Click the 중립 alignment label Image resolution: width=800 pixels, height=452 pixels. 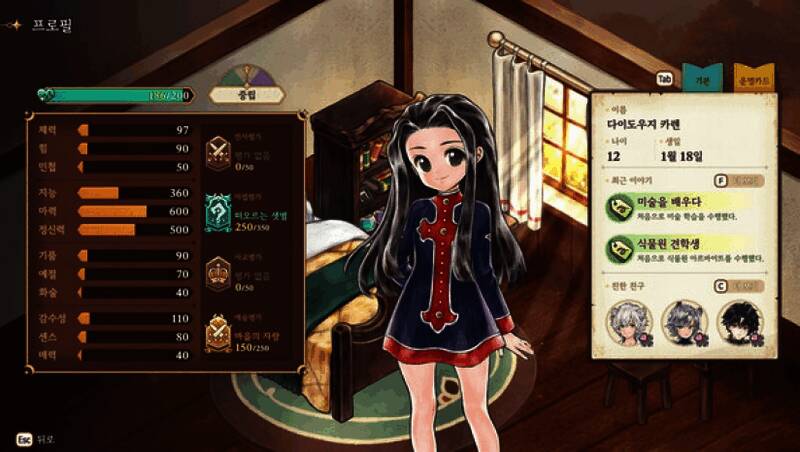[247, 95]
